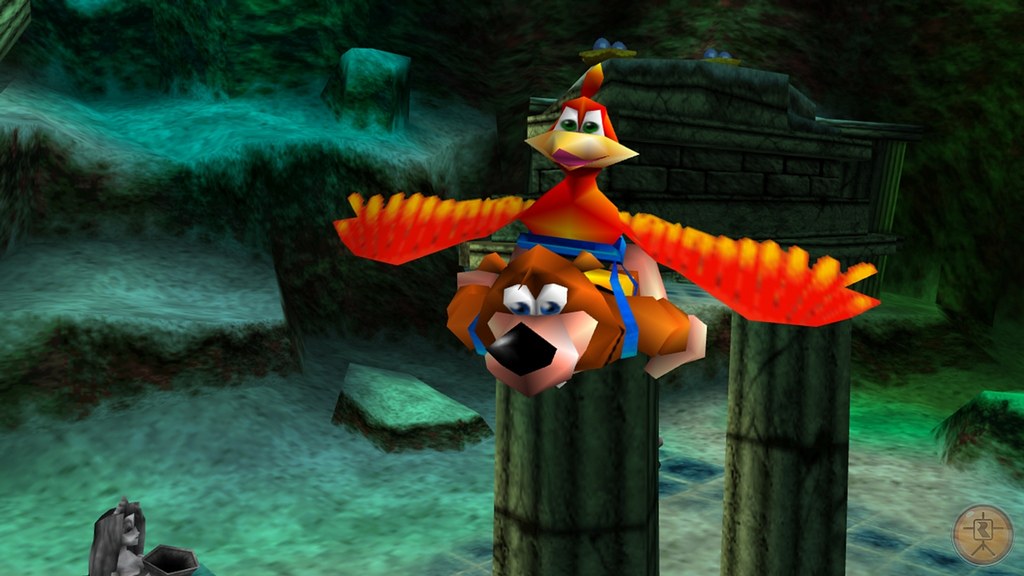Click the round camera-on-tripod icon
The image size is (1024, 576).
click(x=982, y=534)
